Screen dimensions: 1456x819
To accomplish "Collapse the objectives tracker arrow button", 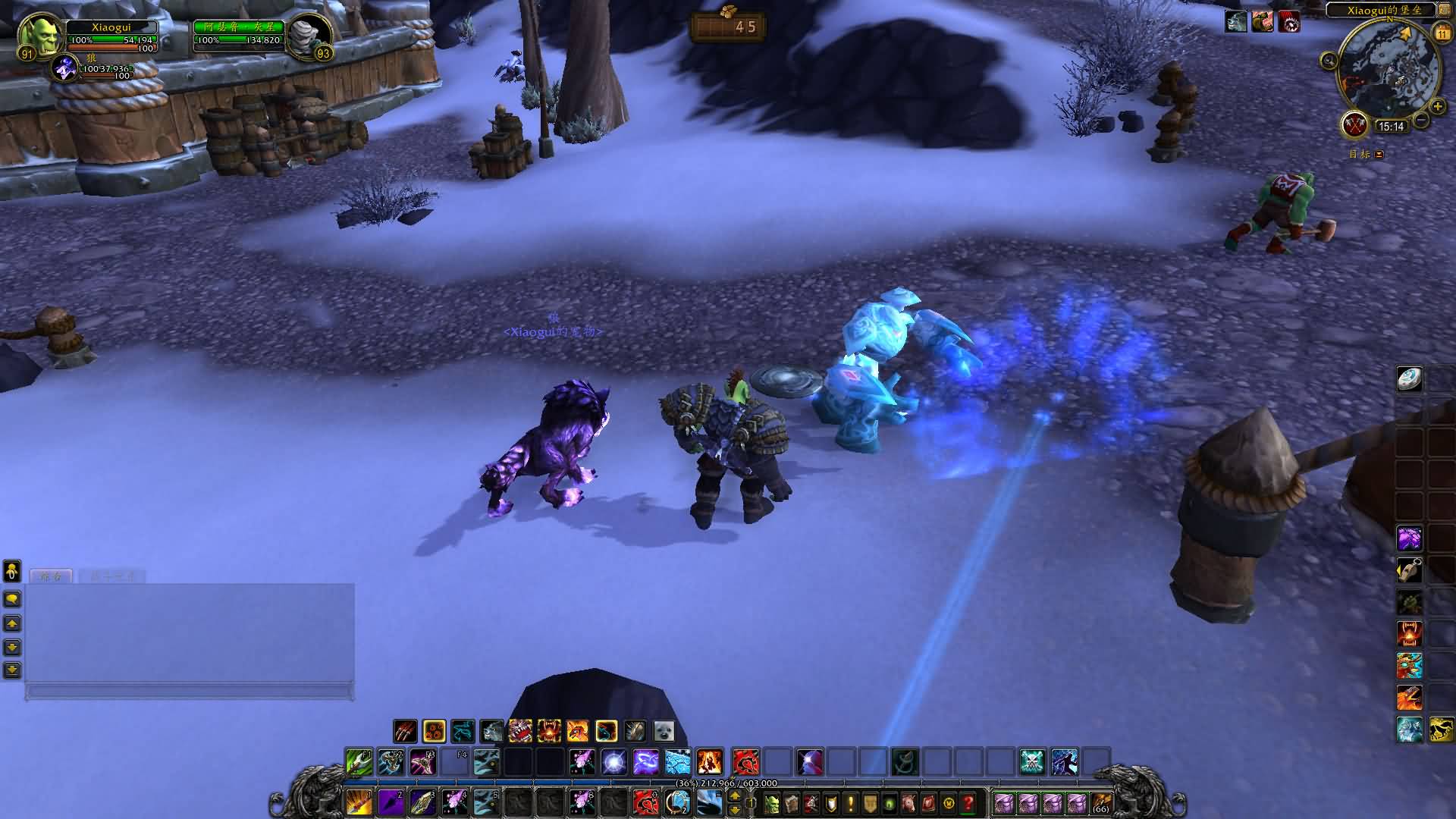I will coord(1379,155).
